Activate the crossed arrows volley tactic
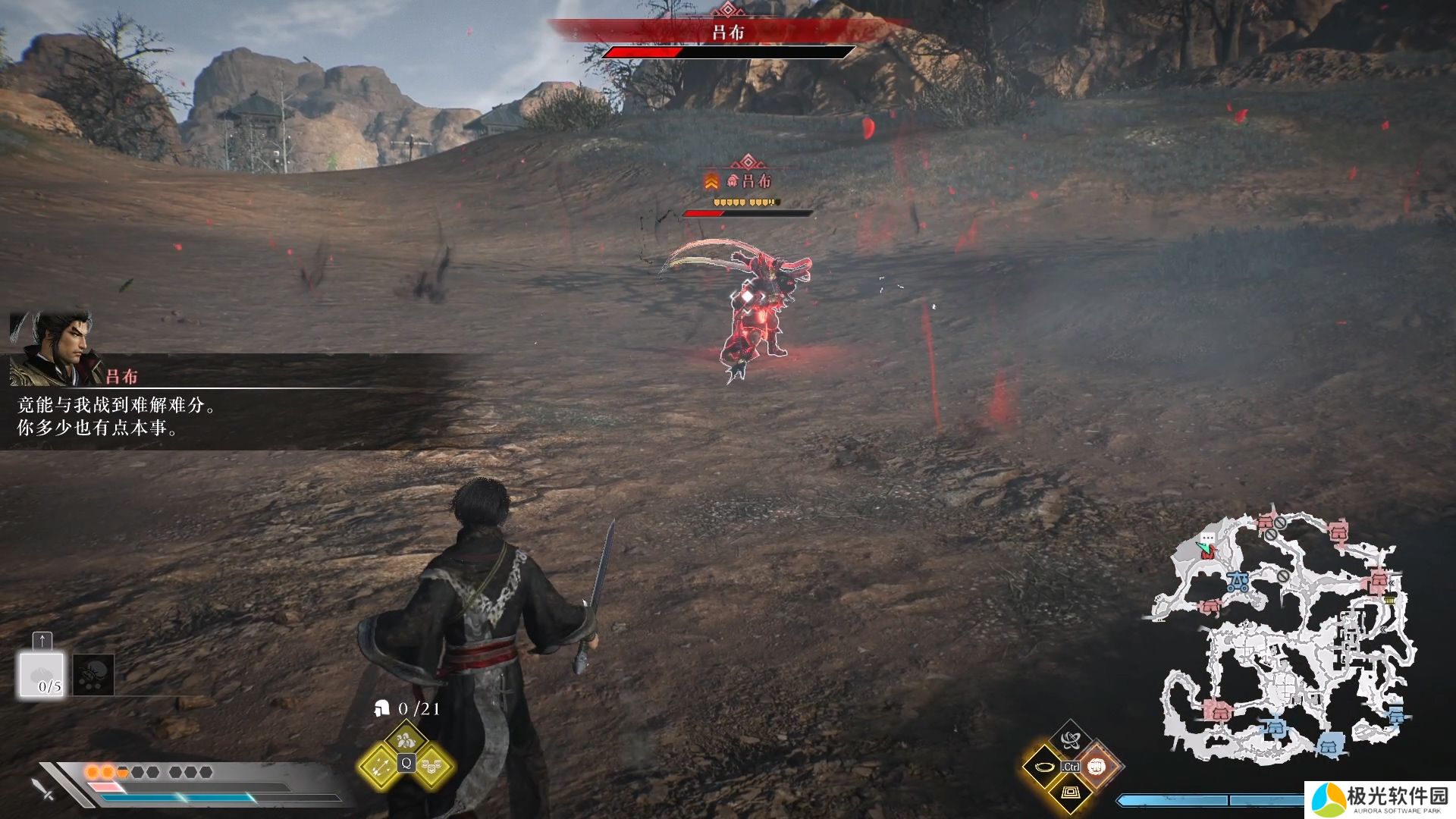Viewport: 1456px width, 819px height. [x=380, y=767]
